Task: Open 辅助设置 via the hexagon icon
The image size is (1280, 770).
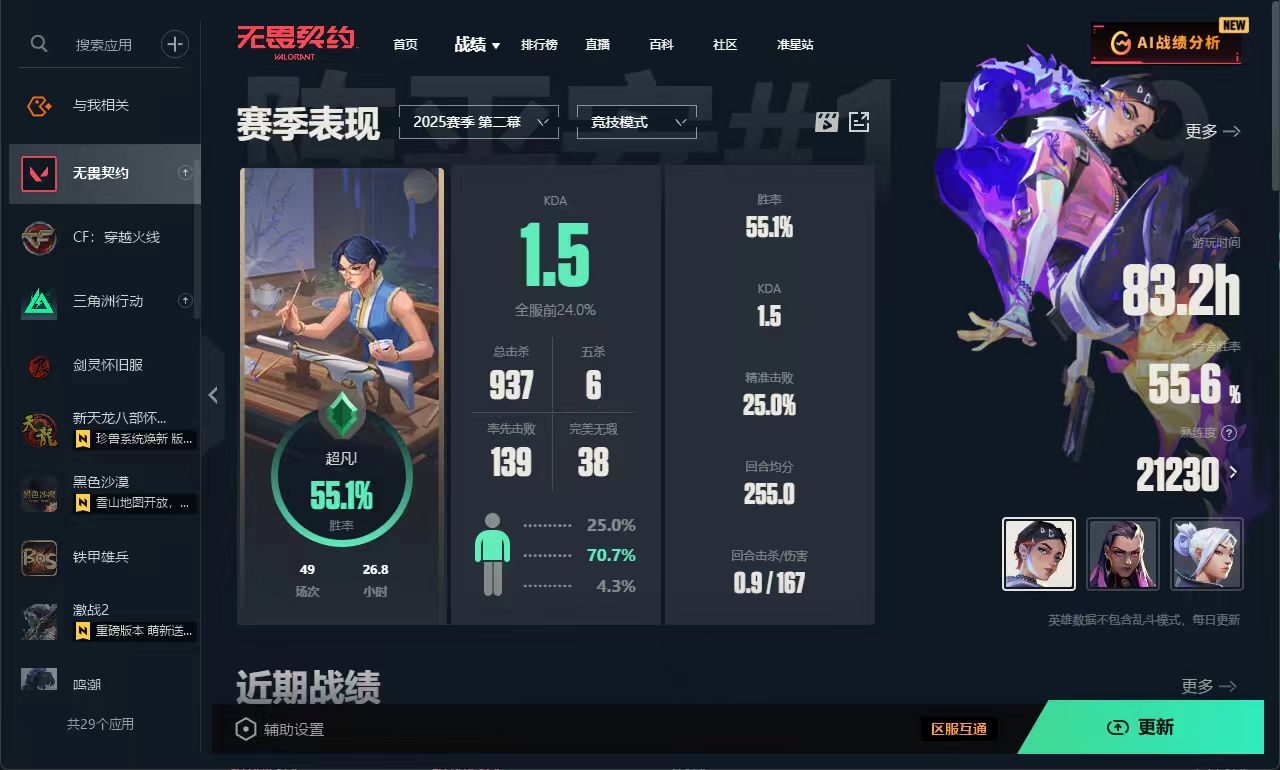Action: click(x=244, y=727)
